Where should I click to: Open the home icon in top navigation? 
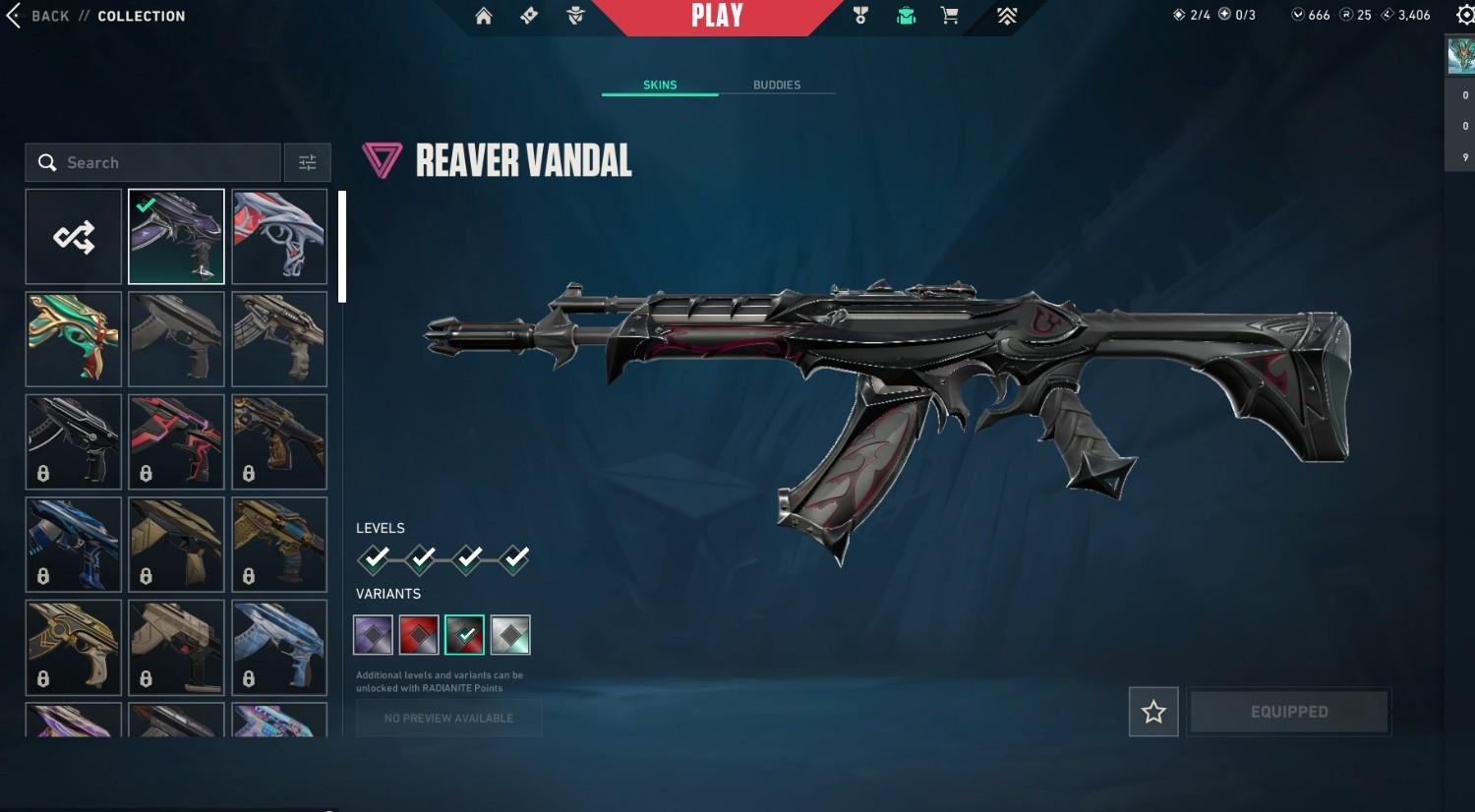point(484,16)
